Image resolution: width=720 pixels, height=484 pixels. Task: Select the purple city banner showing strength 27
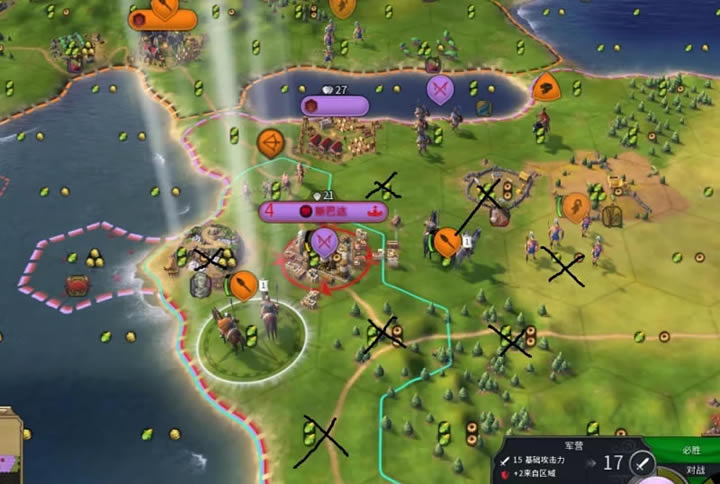[x=335, y=105]
